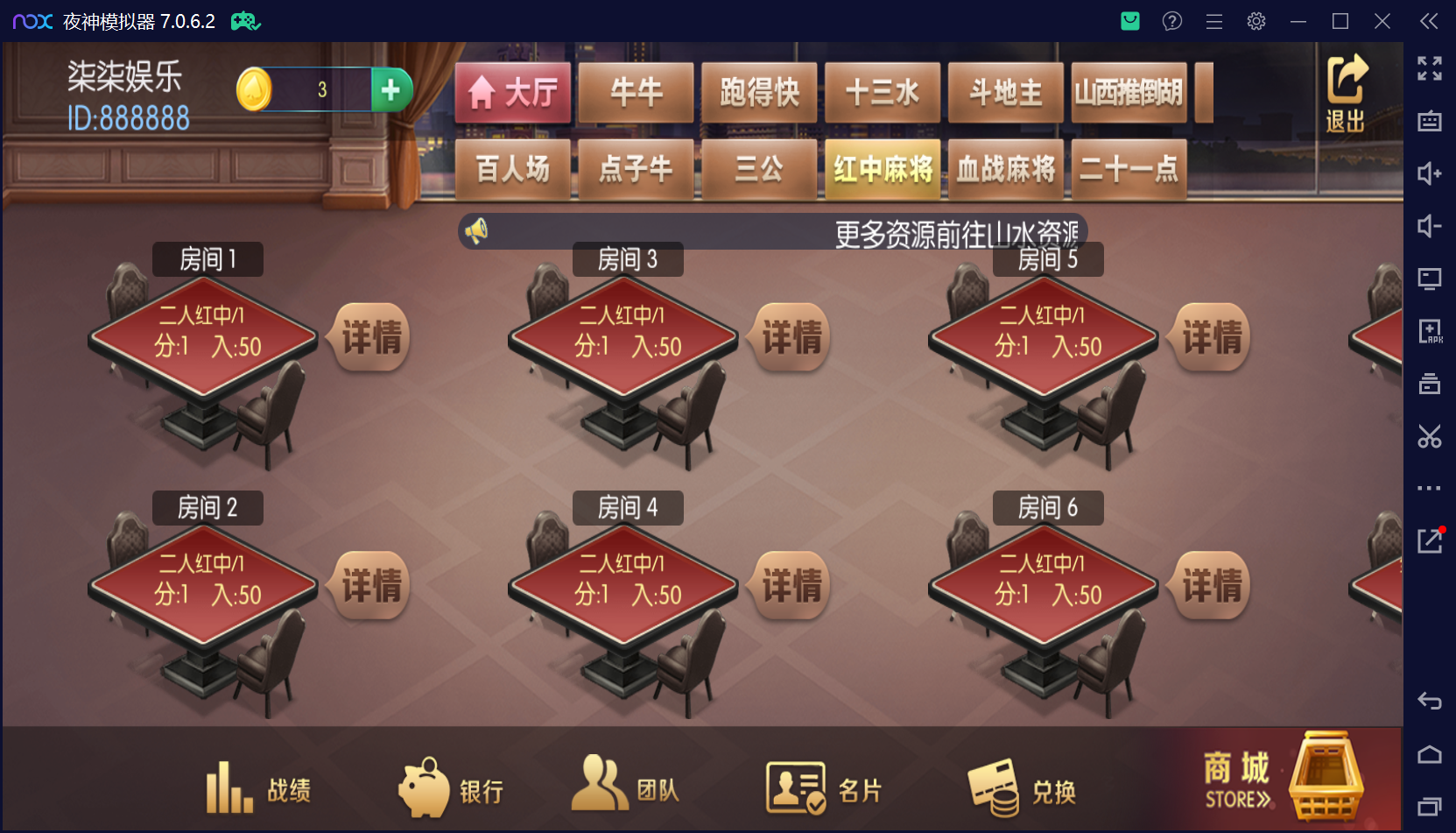
Task: Open the Nox hamburger menu
Action: click(1214, 21)
